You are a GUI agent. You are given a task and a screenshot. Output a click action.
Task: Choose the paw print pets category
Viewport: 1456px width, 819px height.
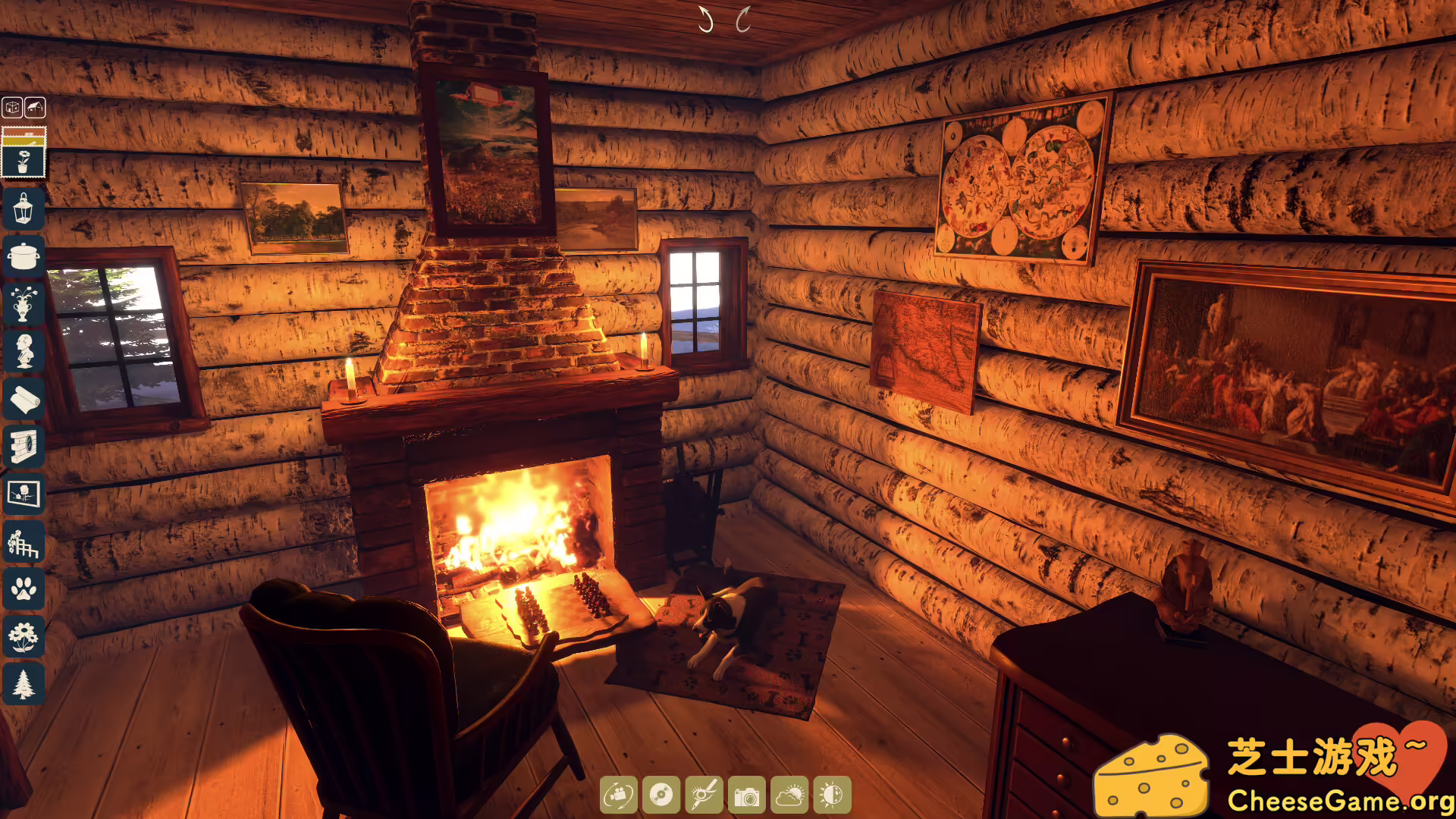click(24, 589)
